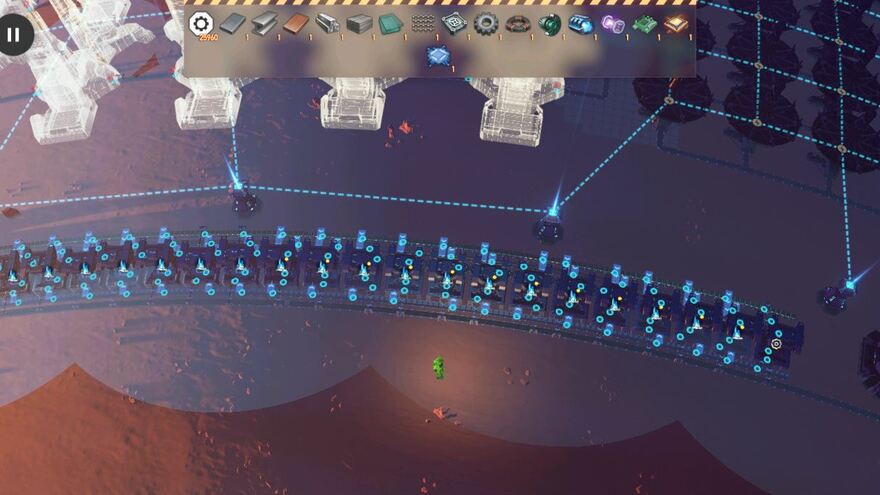The height and width of the screenshot is (495, 880).
Task: Choose the green glass sheet item
Action: coord(391,23)
